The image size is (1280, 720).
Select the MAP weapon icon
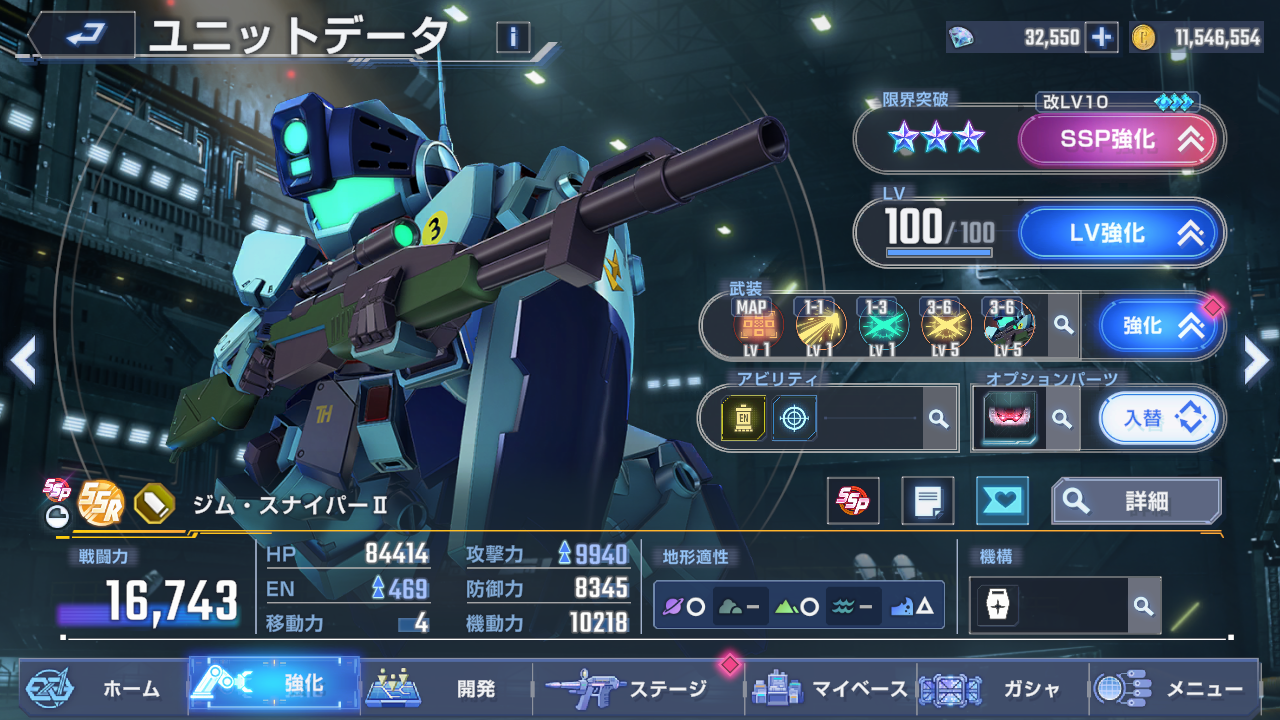click(x=756, y=324)
